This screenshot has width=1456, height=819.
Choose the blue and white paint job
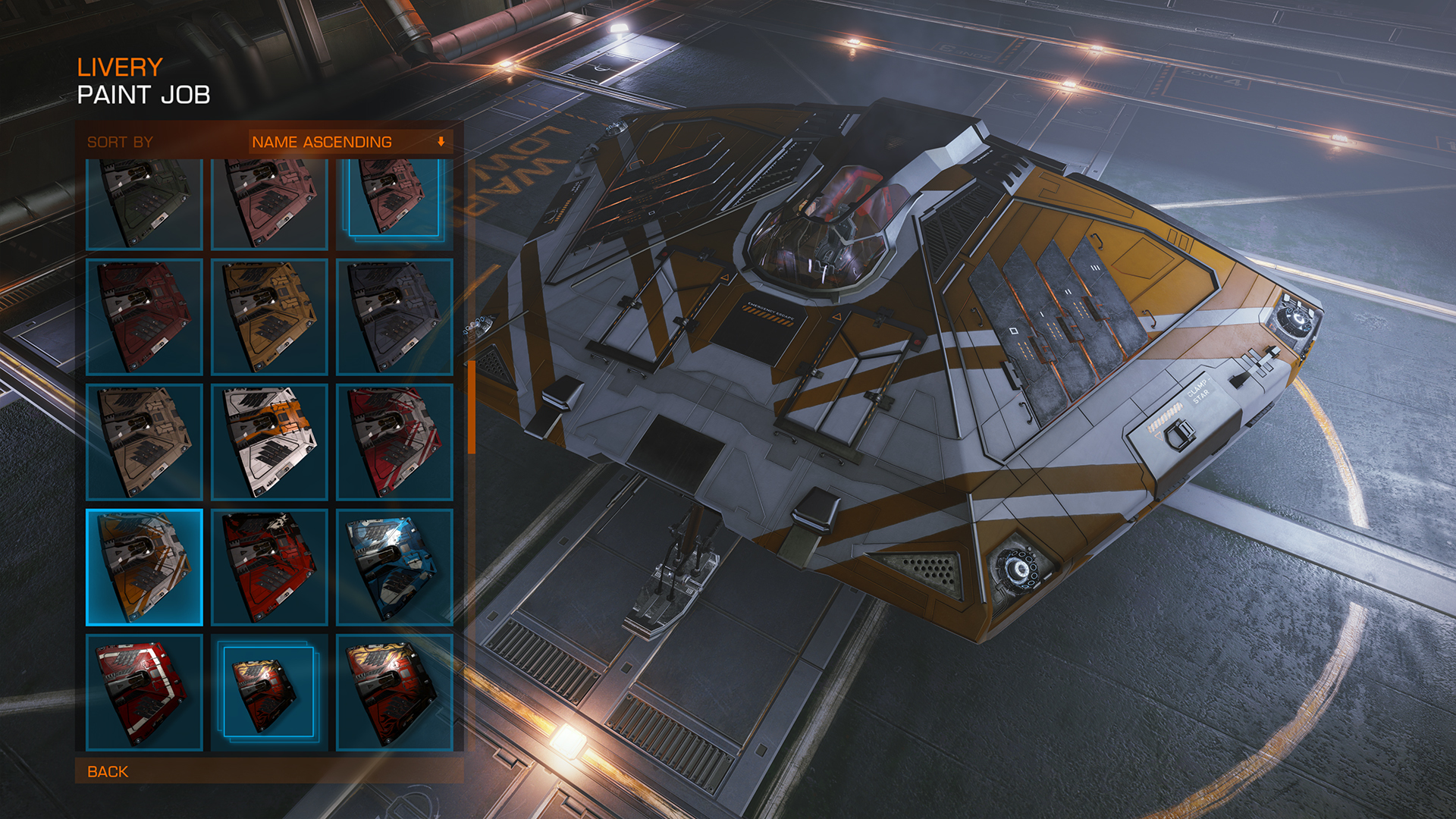tap(394, 567)
